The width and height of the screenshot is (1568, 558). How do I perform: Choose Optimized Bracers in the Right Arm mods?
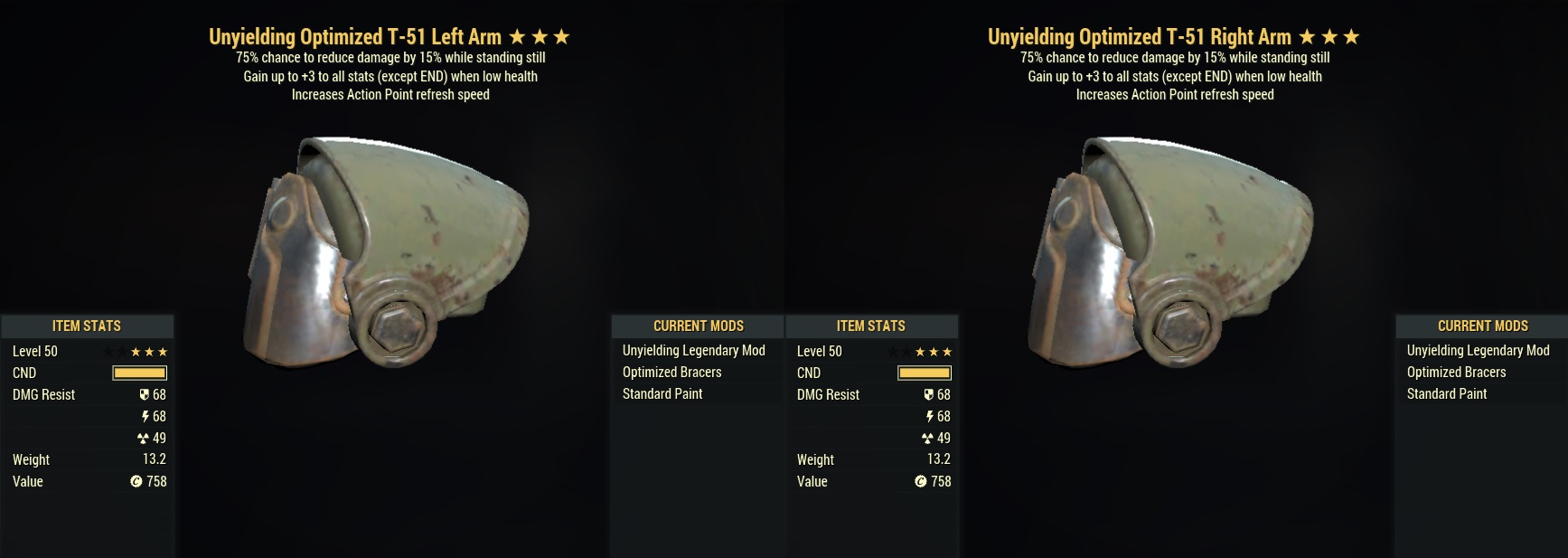pyautogui.click(x=1456, y=373)
